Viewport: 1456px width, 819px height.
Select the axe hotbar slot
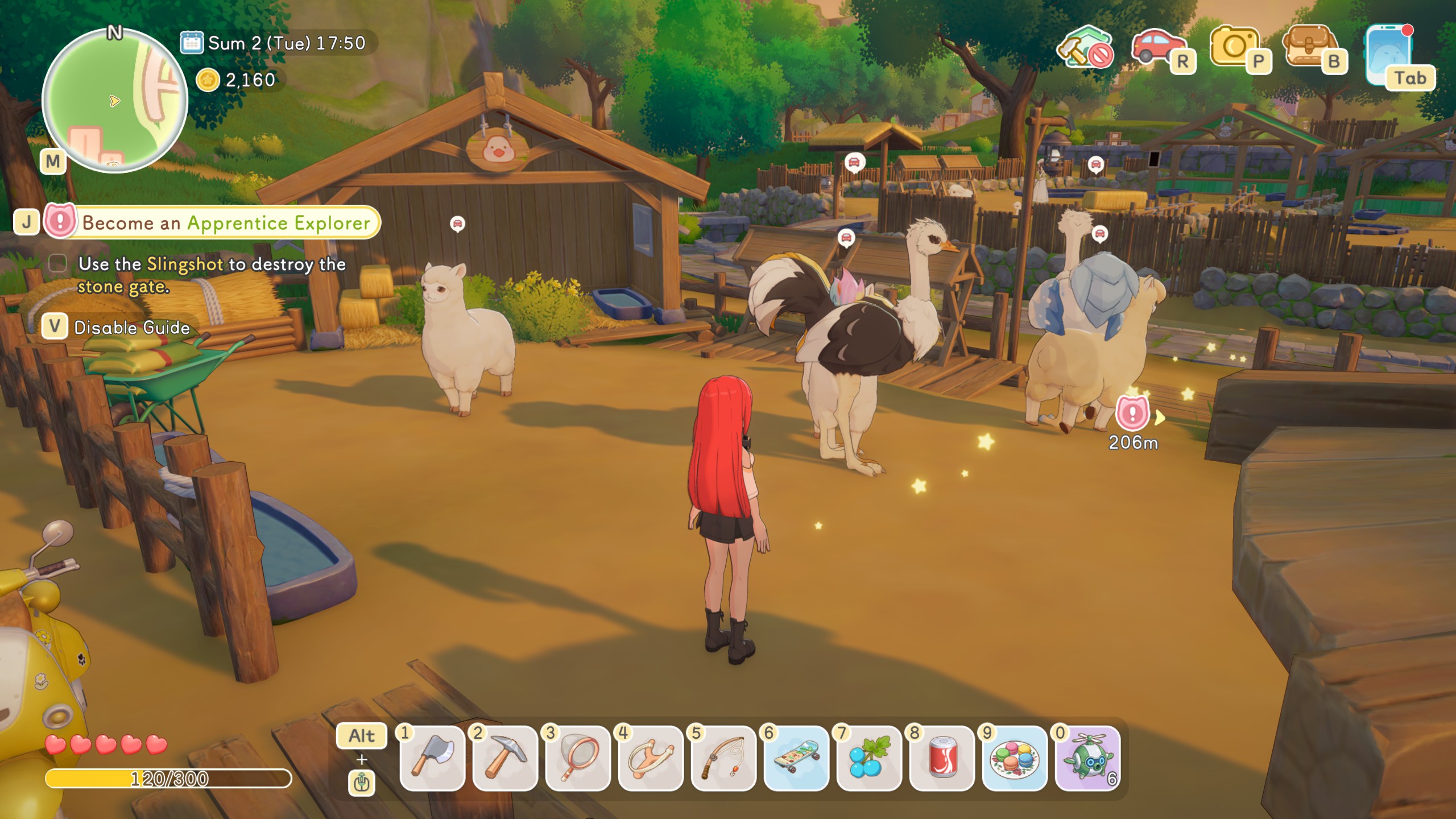coord(432,758)
